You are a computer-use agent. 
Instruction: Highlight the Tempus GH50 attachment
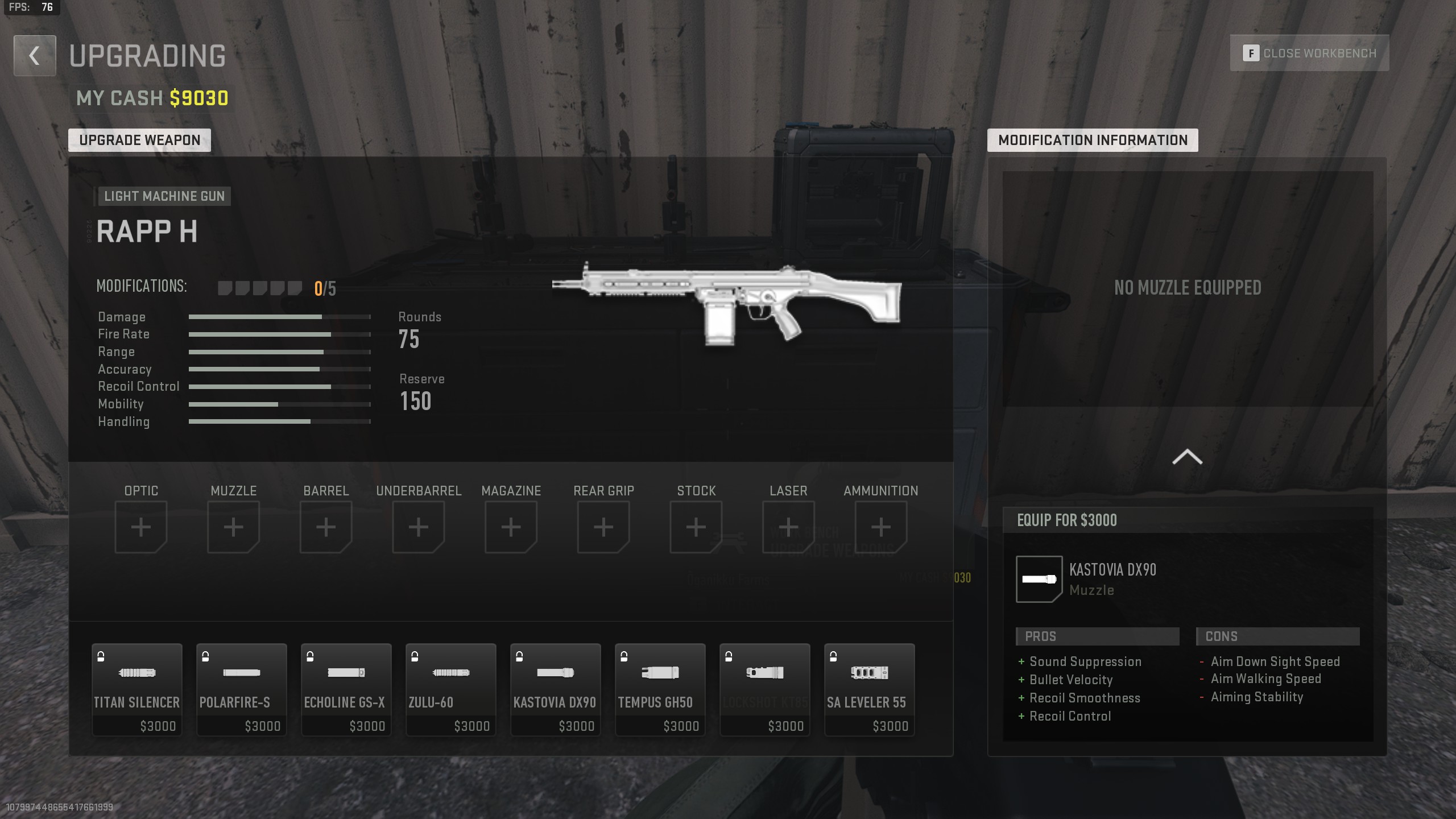click(x=660, y=688)
